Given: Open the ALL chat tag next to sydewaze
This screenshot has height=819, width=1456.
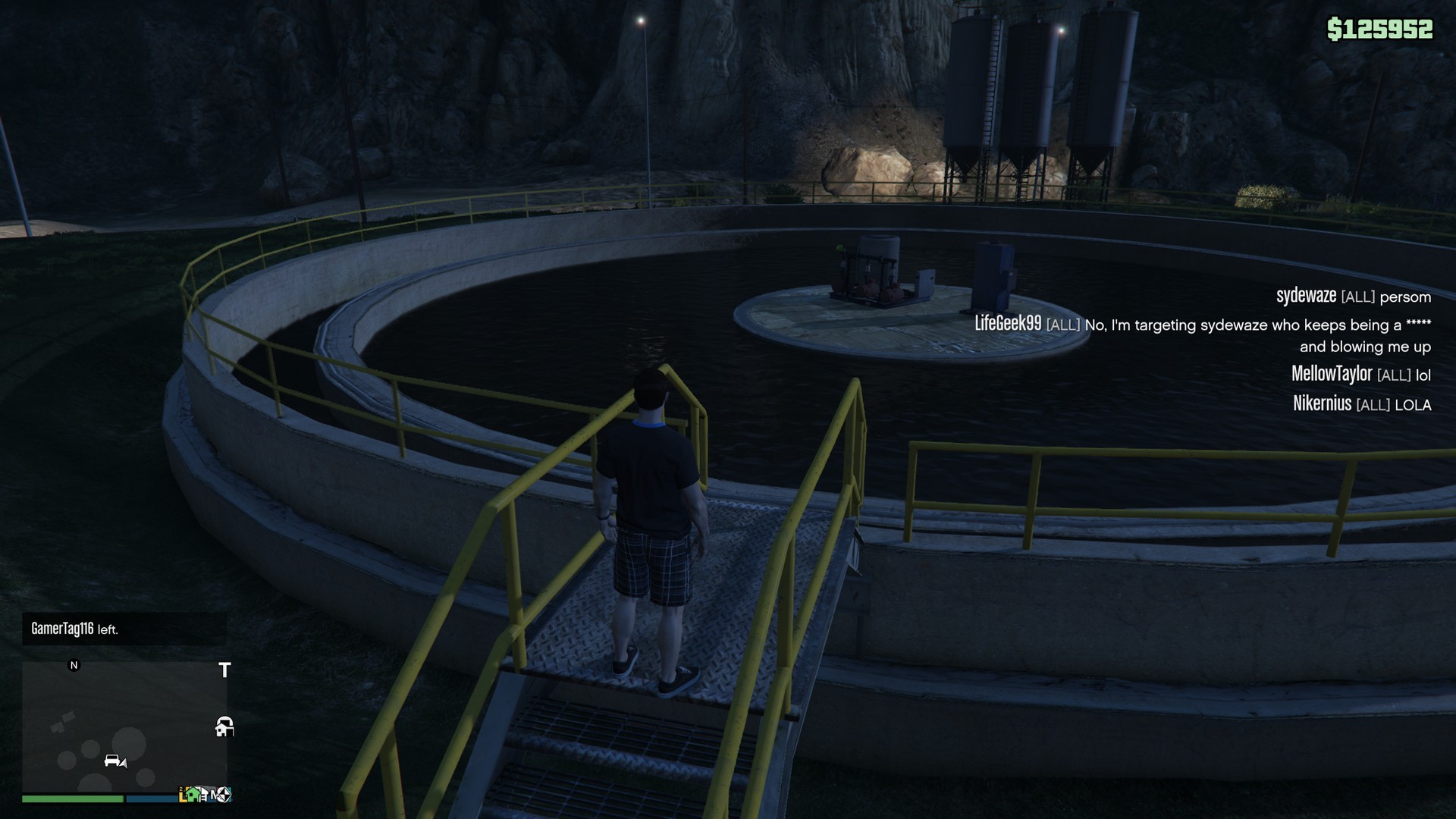Looking at the screenshot, I should [x=1359, y=297].
